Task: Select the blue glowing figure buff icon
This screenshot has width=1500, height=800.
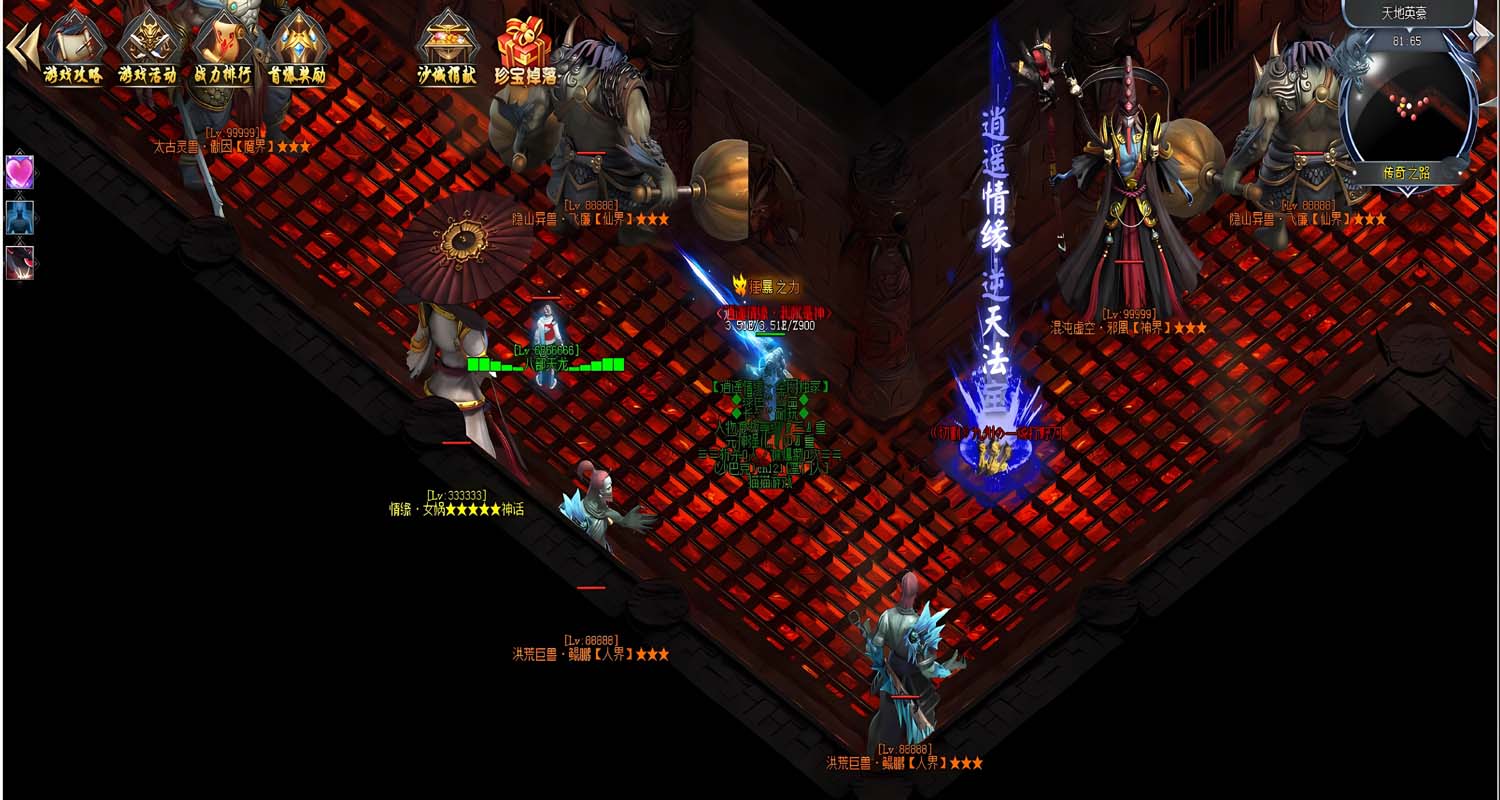Action: pos(20,217)
